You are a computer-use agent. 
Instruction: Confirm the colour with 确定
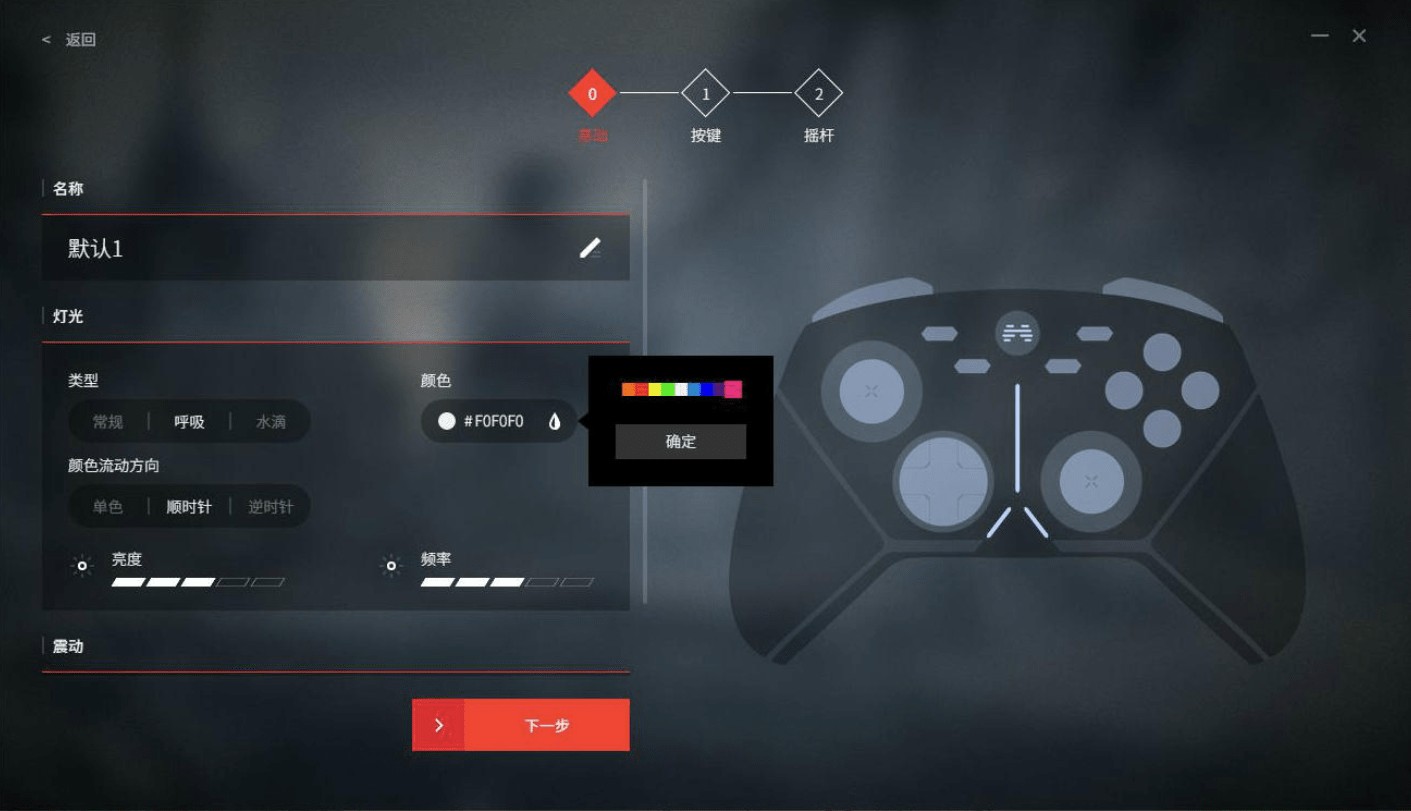680,442
